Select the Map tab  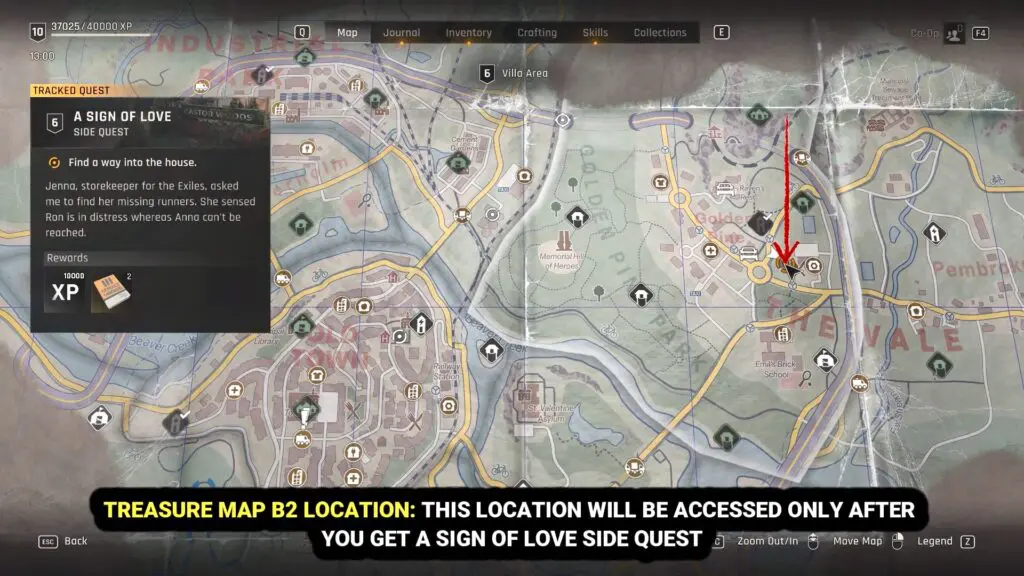point(347,32)
